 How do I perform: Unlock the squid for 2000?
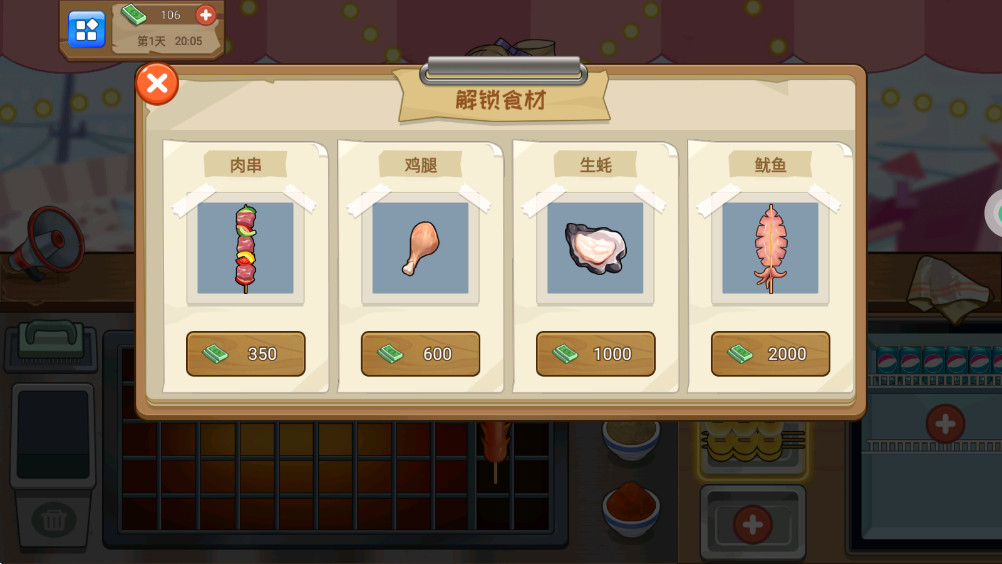click(770, 354)
